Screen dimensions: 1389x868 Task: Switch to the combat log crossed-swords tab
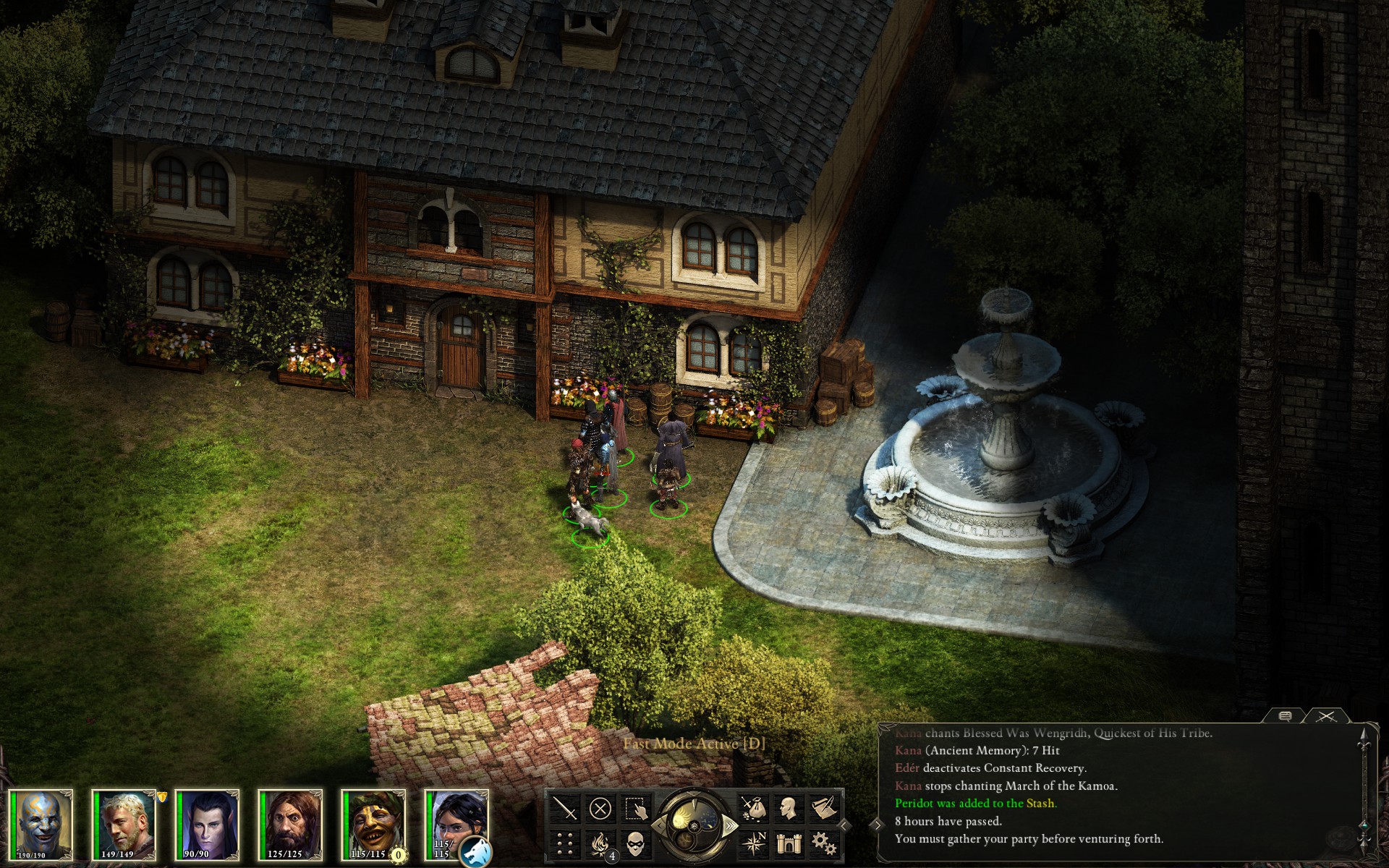click(x=1325, y=716)
